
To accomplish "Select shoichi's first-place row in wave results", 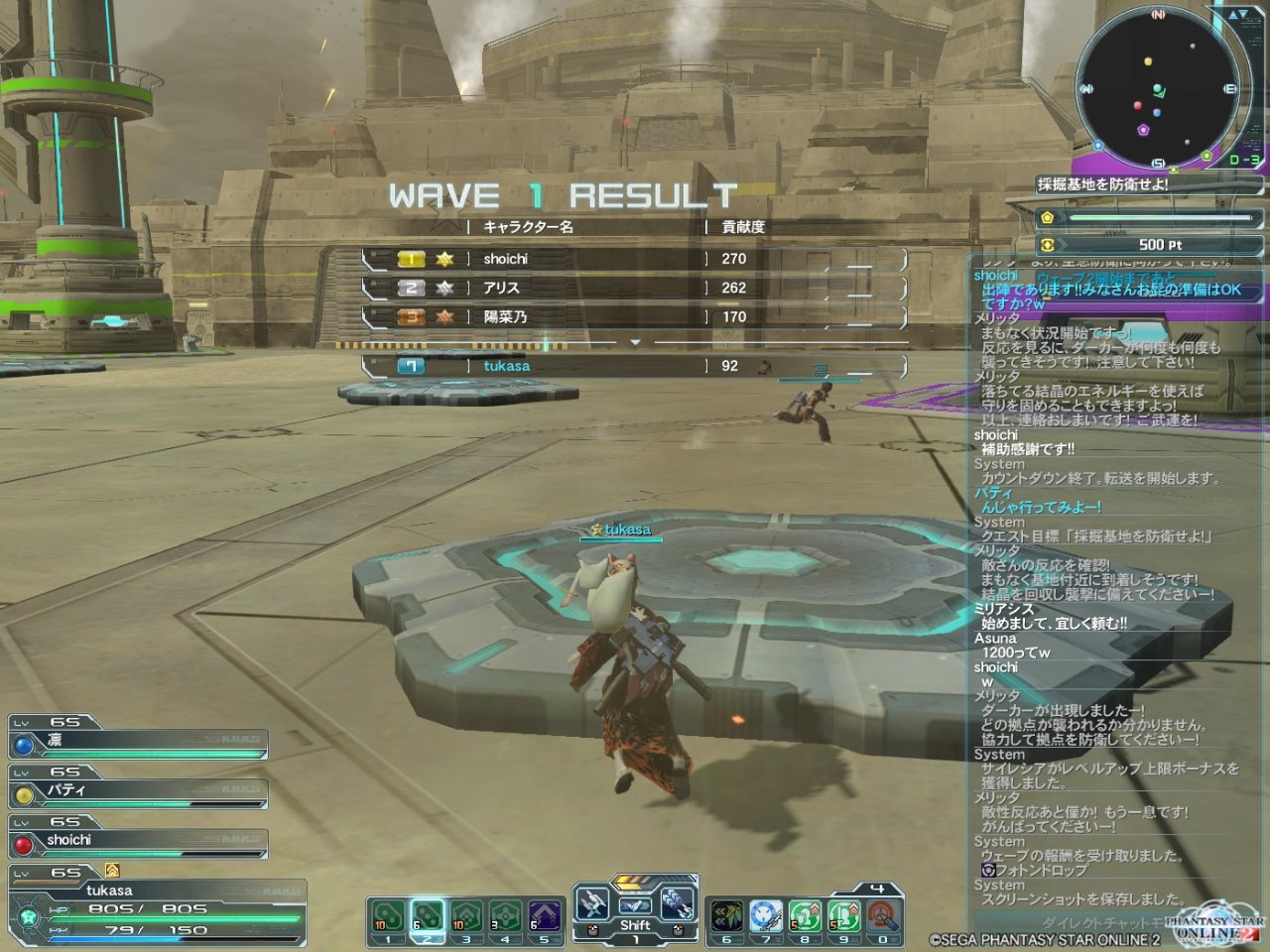I will point(635,259).
